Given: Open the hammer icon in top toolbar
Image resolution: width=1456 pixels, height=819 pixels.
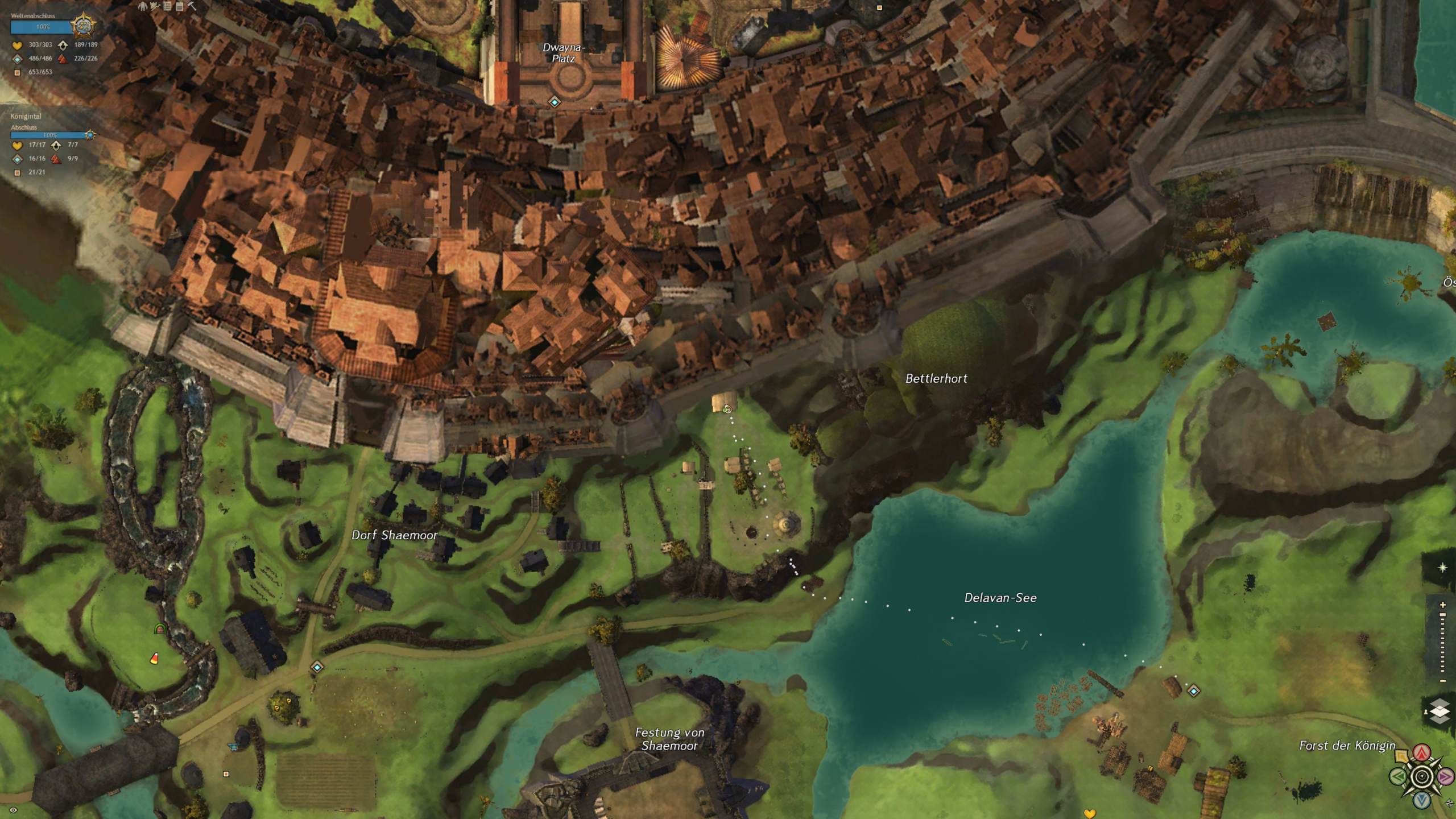Looking at the screenshot, I should [192, 6].
